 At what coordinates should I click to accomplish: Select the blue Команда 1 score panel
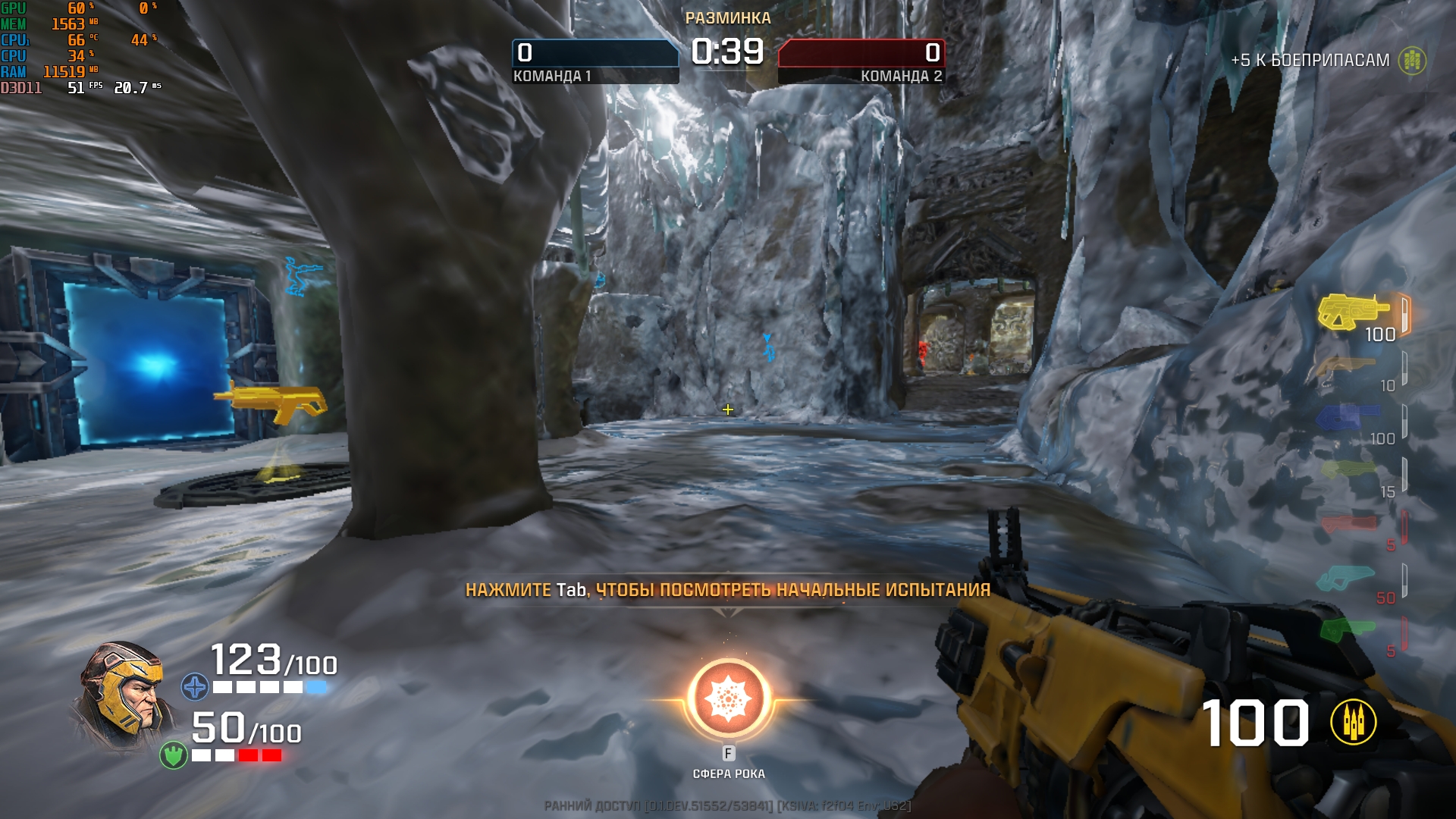(595, 61)
